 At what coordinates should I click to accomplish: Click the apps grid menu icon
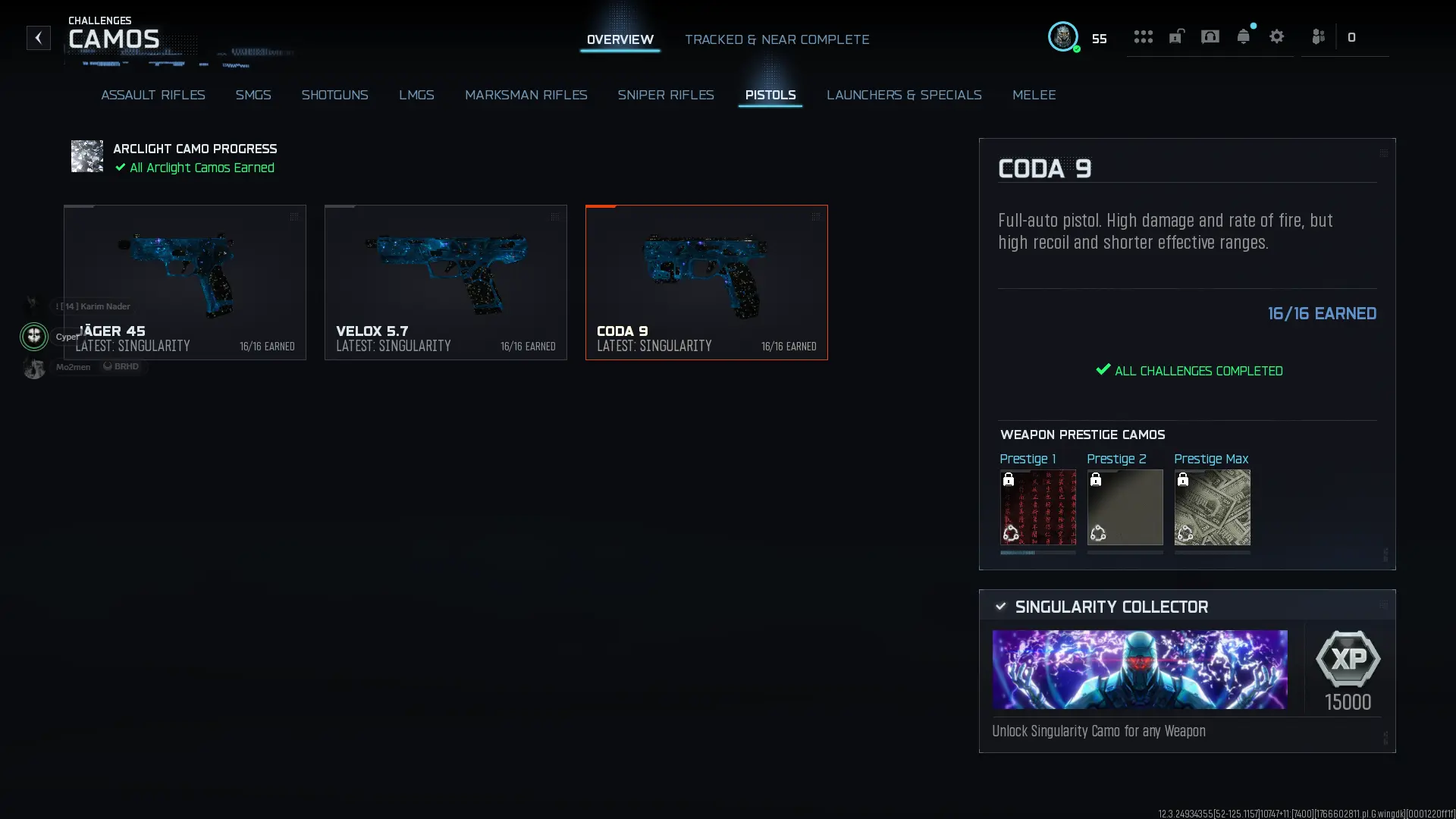coord(1144,36)
